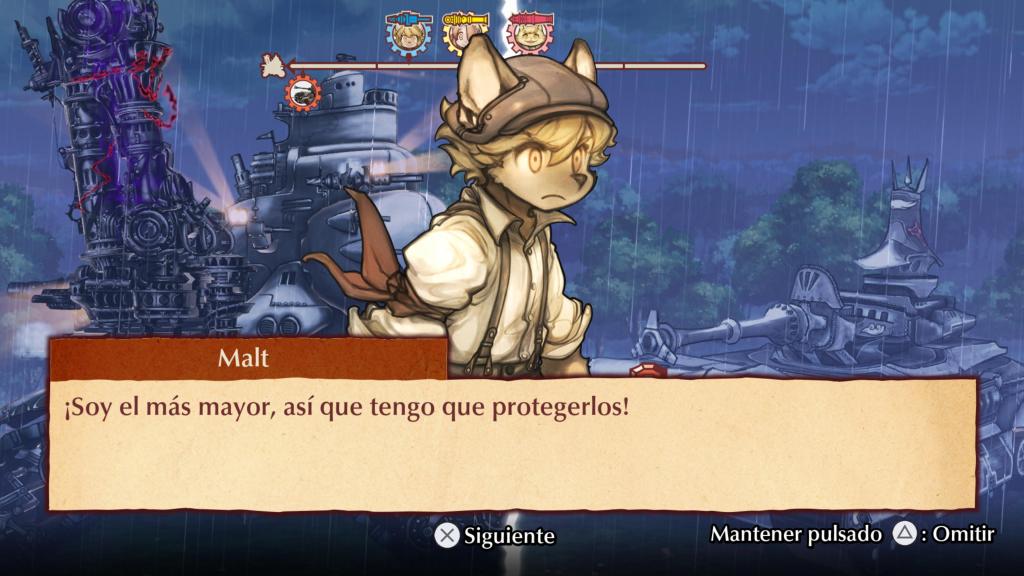The height and width of the screenshot is (576, 1024).
Task: Select the yellow gear character turn icon
Action: click(465, 34)
